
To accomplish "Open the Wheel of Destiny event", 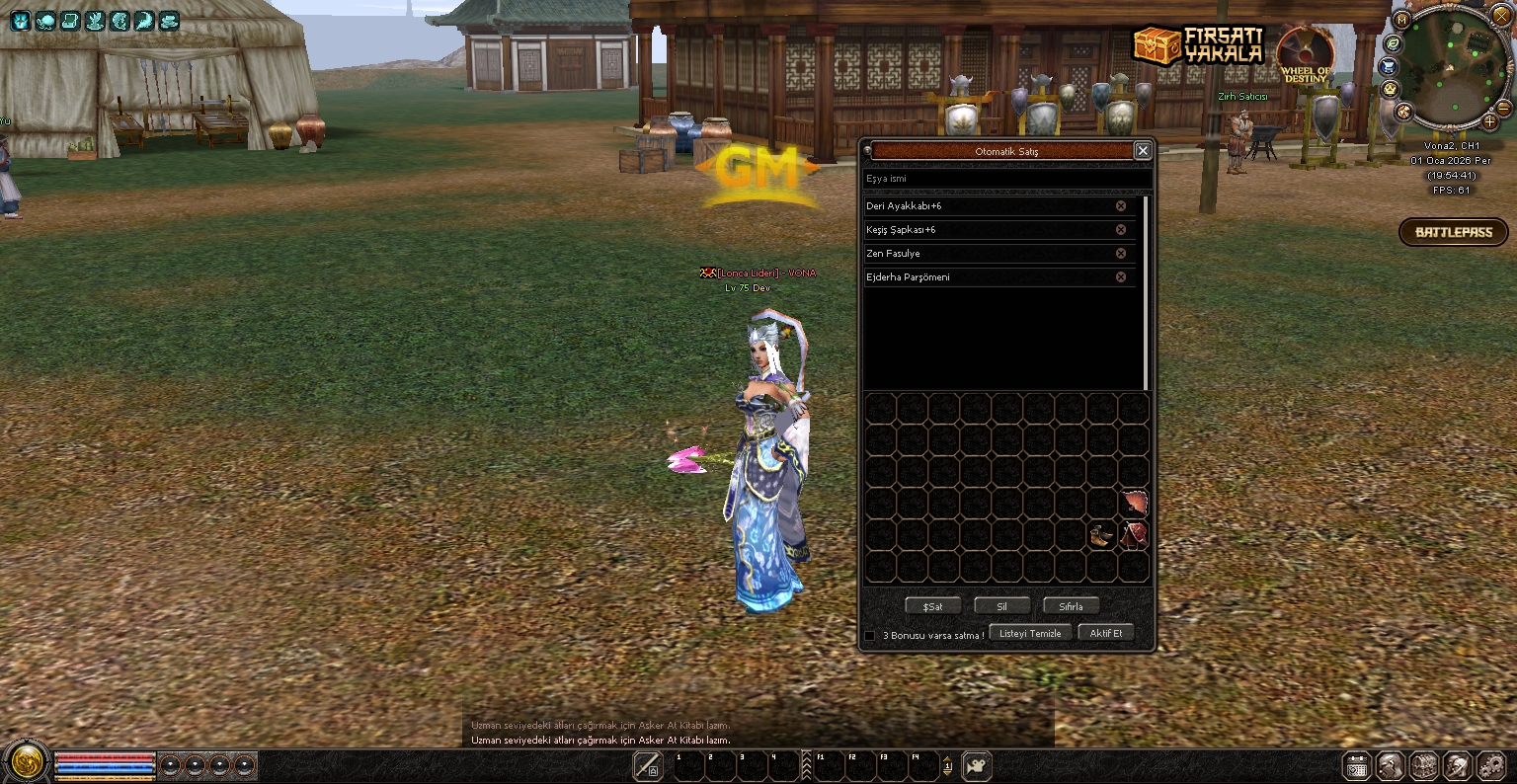I will (x=1306, y=56).
